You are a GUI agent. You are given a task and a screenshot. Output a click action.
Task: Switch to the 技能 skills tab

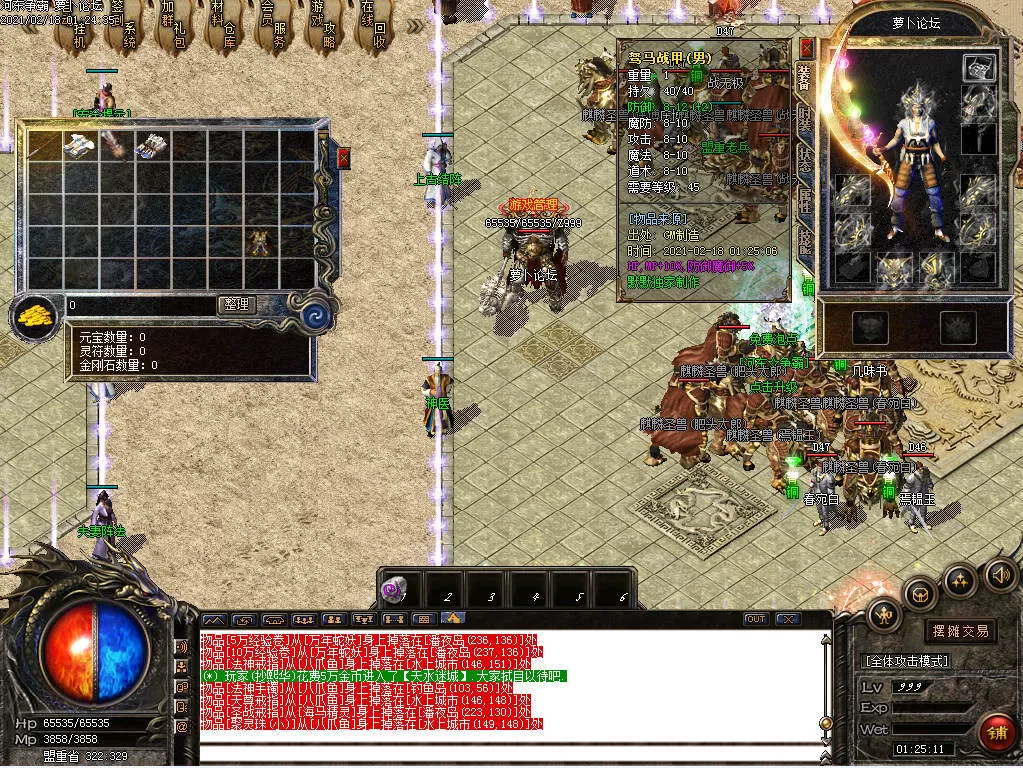[x=805, y=238]
